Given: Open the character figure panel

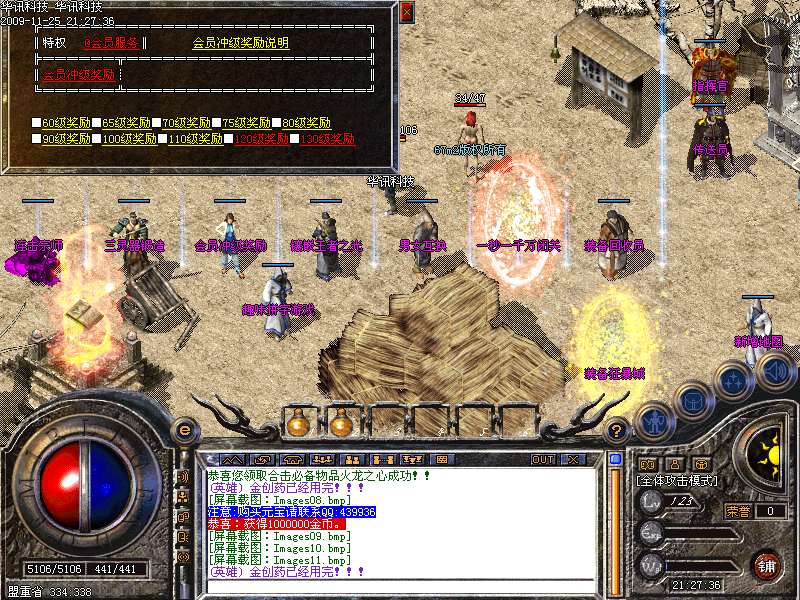Looking at the screenshot, I should (x=653, y=421).
